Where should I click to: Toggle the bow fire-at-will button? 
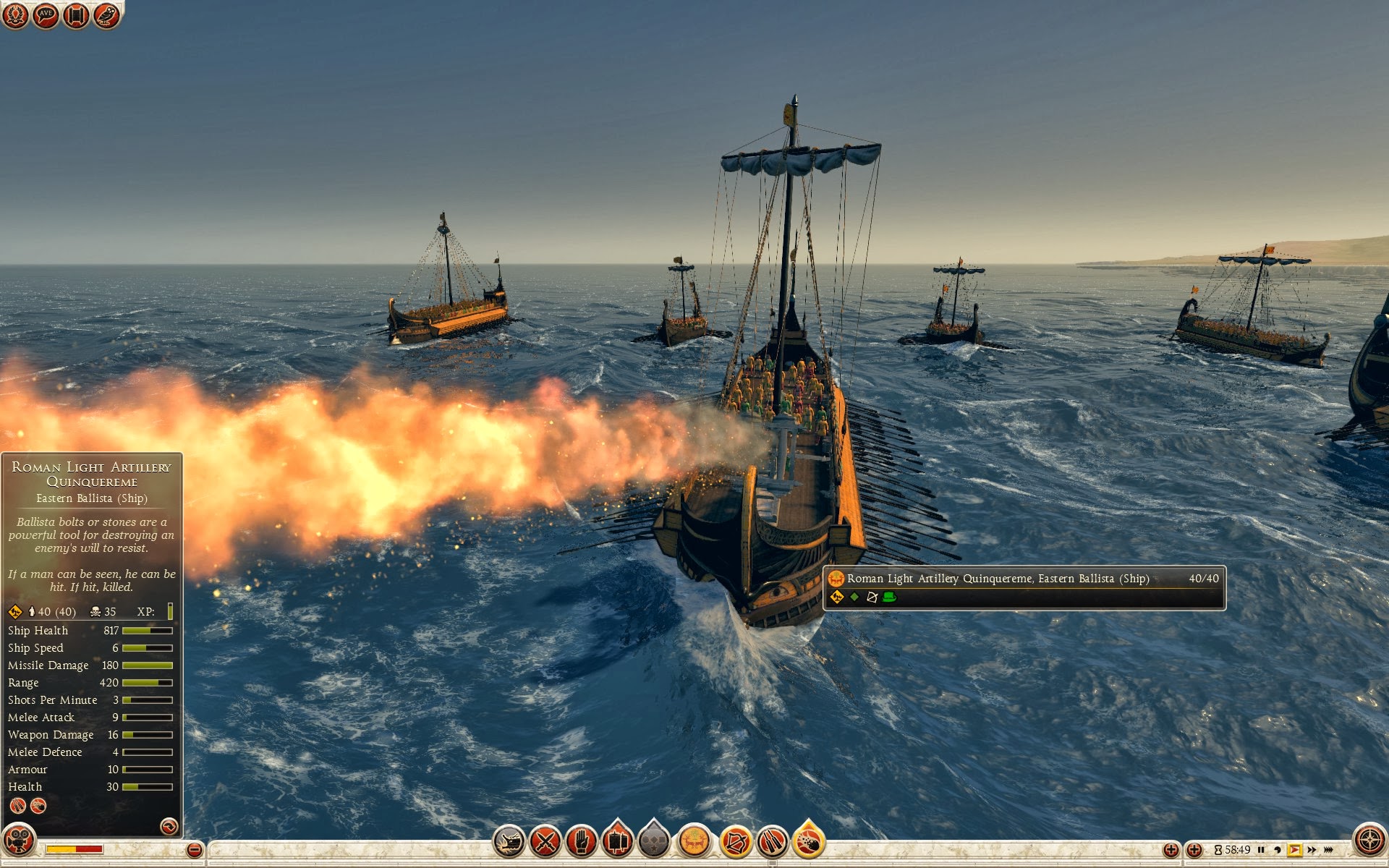point(736,842)
